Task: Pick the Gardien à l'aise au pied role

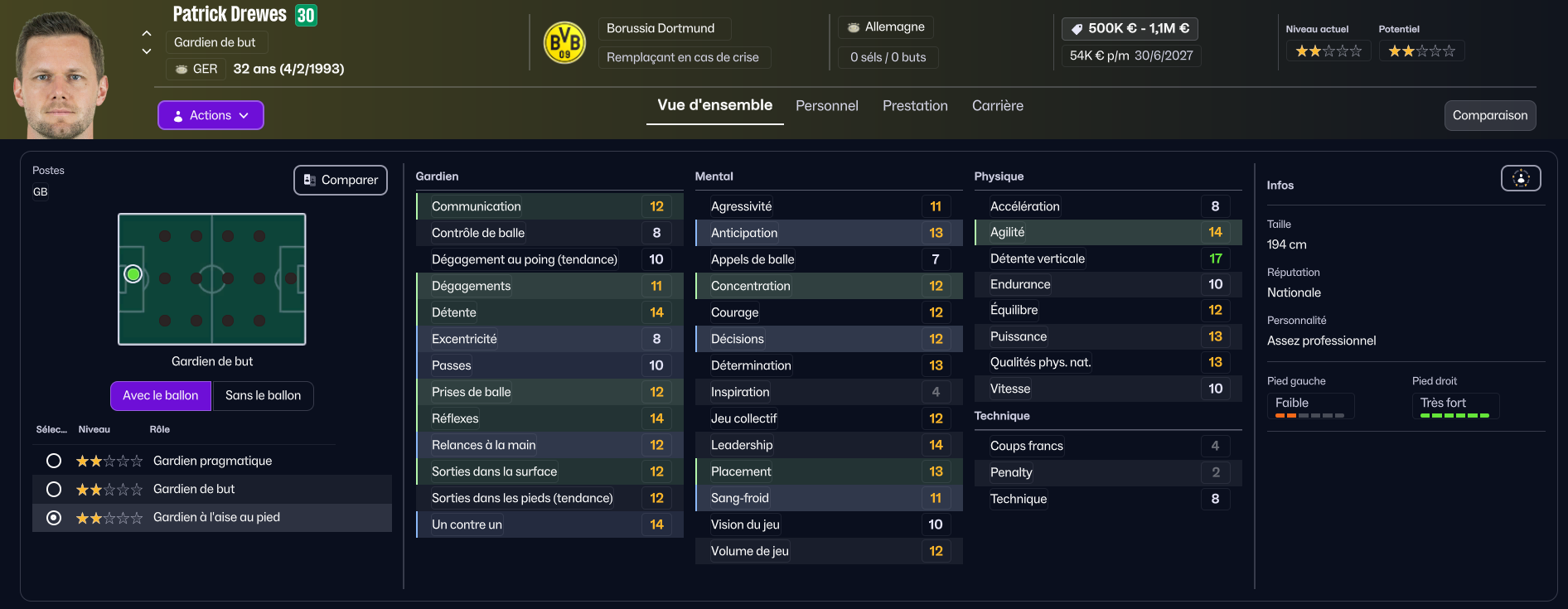Action: point(54,517)
